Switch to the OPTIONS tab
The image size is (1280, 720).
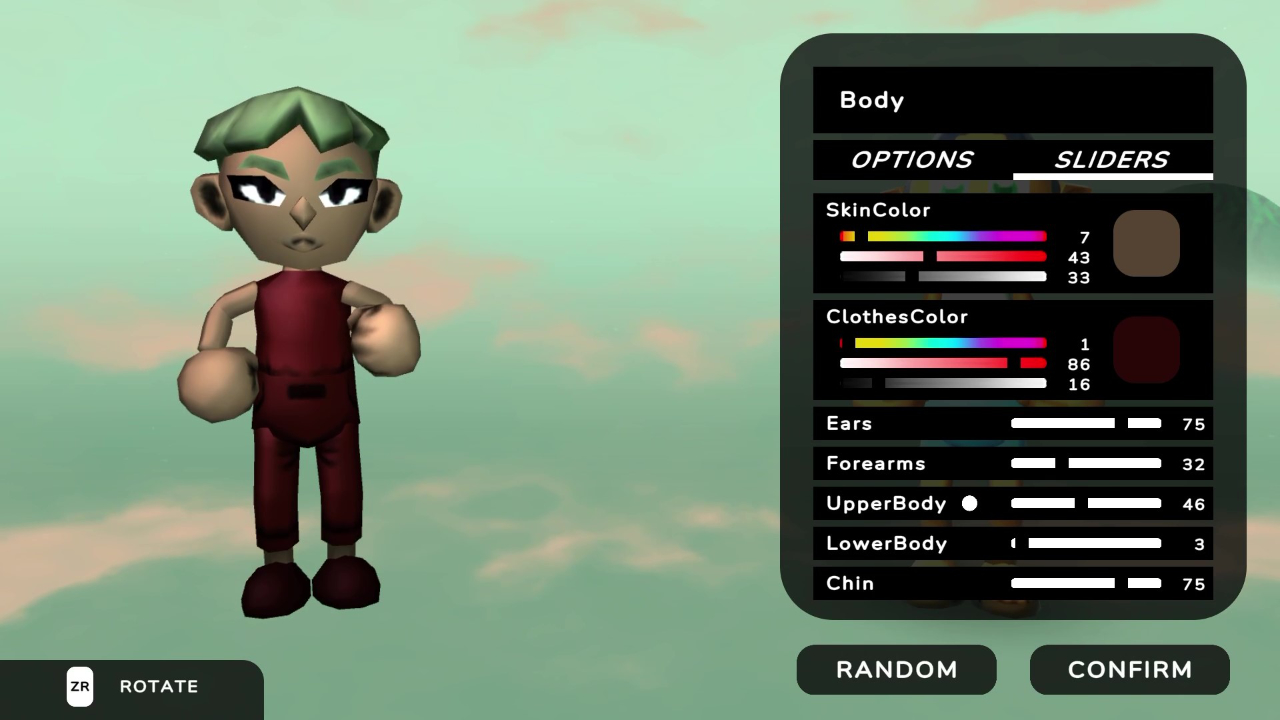click(911, 160)
